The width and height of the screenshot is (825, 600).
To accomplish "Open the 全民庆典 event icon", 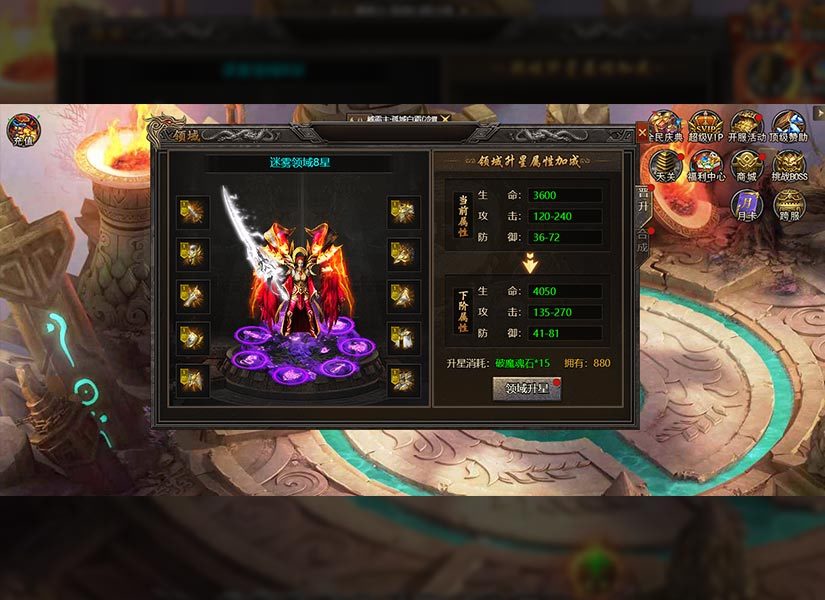I will [x=664, y=127].
